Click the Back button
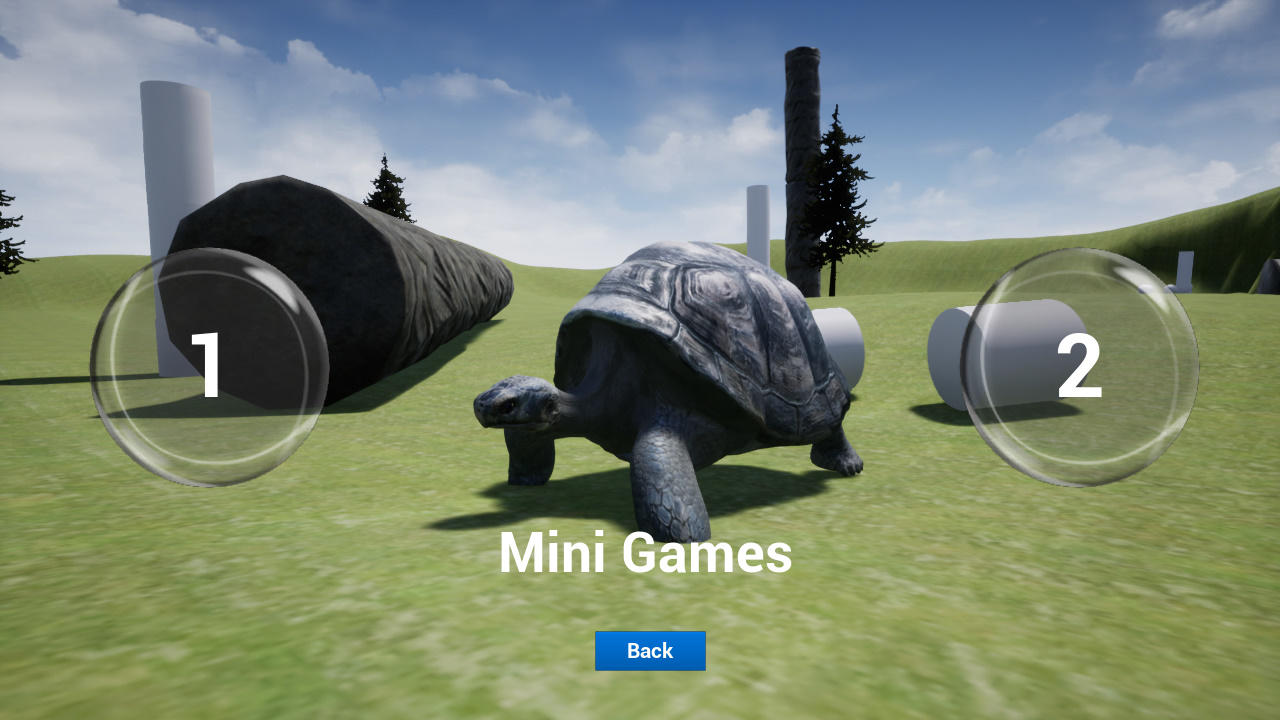Screen dimensions: 1280x720 [650, 651]
